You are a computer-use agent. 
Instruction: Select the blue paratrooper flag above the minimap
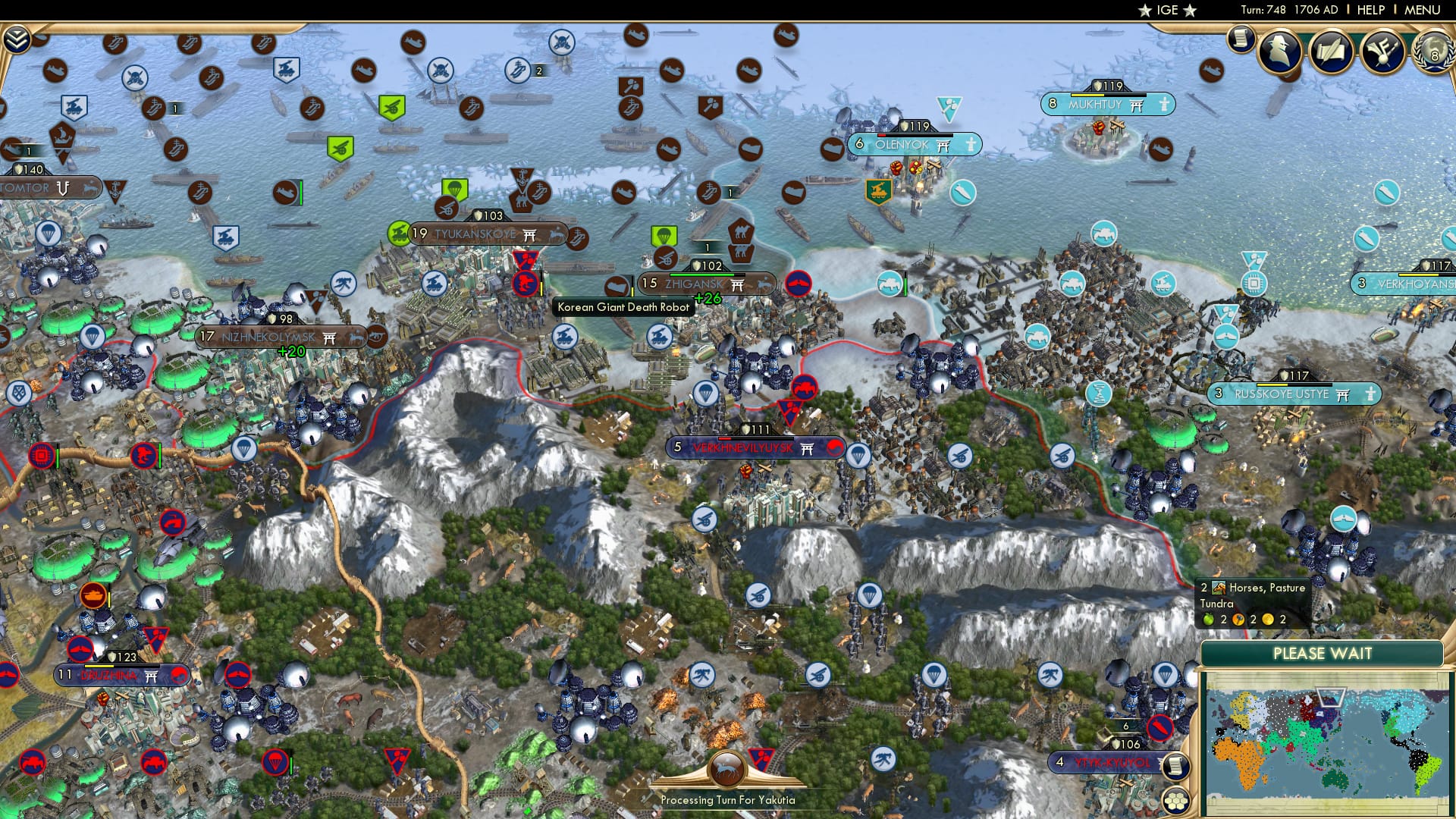click(x=1166, y=673)
